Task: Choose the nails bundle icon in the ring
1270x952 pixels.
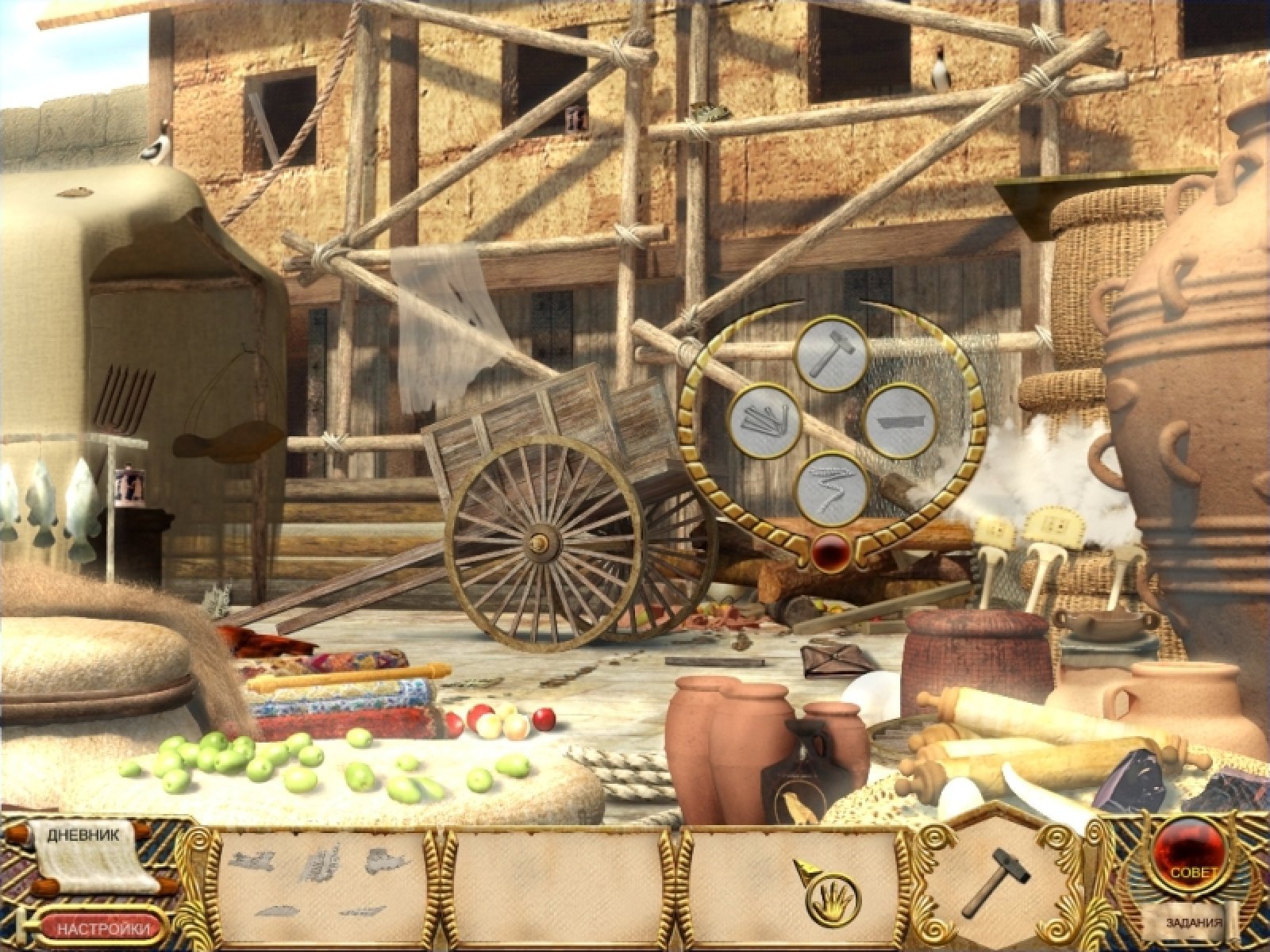Action: (x=765, y=420)
